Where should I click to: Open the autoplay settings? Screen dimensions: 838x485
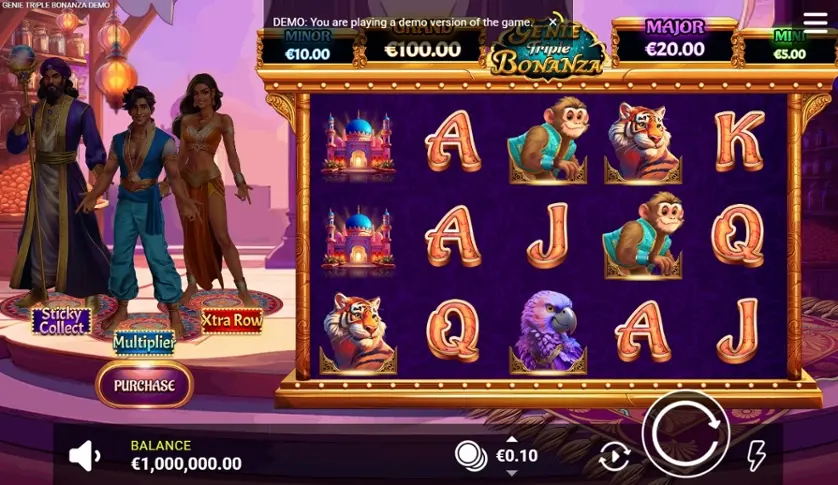[x=614, y=457]
